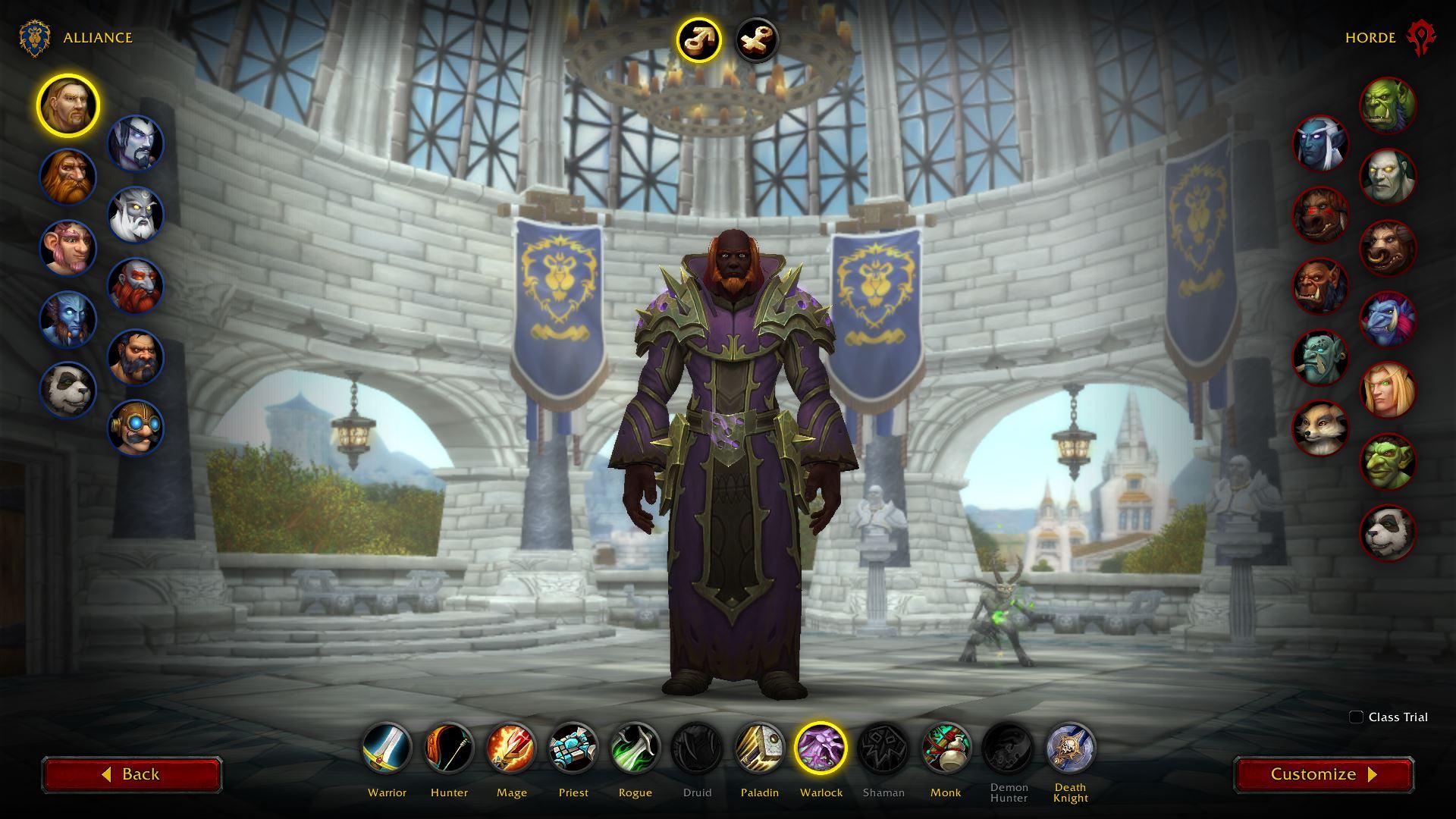Screen dimensions: 1456x819
Task: Select the Death Knight class
Action: click(x=1070, y=748)
